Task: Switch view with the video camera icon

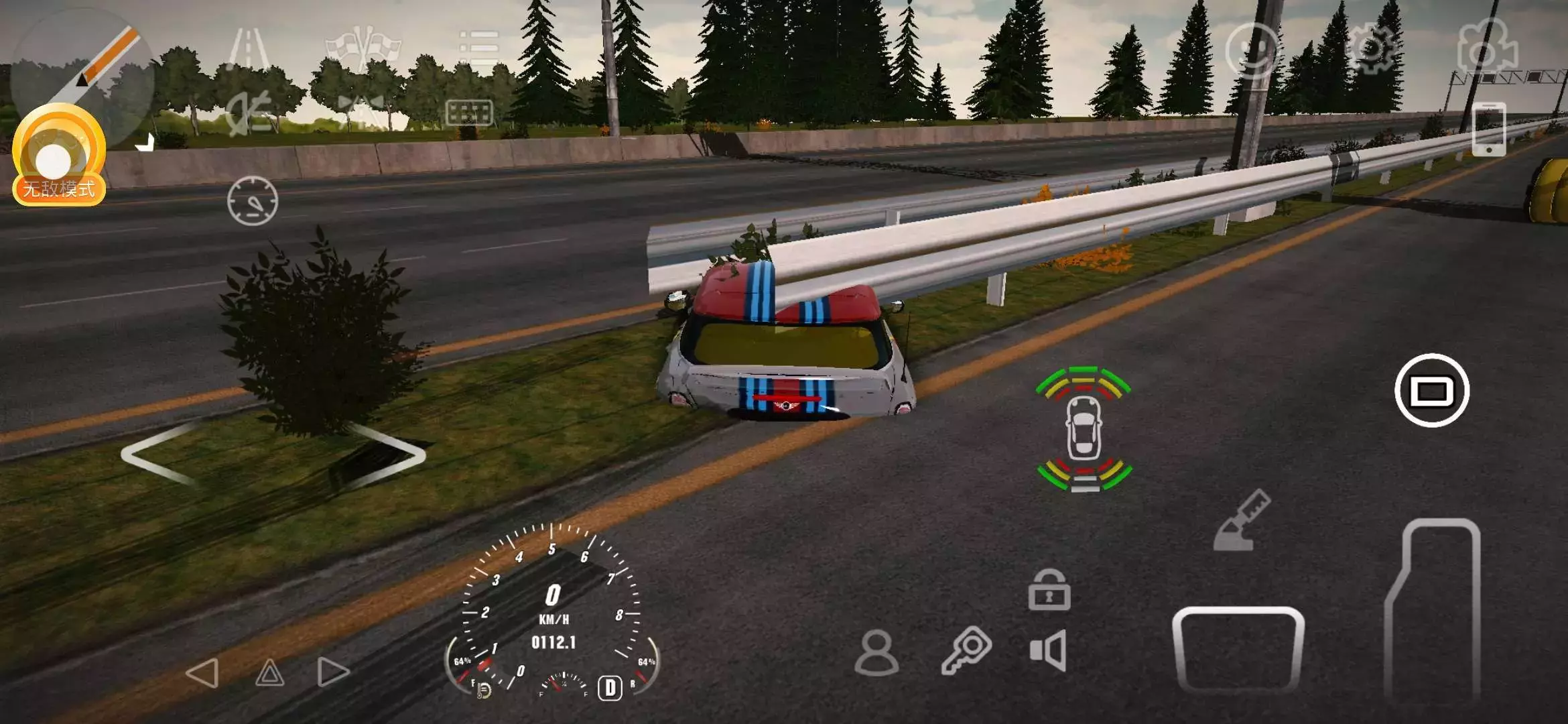Action: pyautogui.click(x=1487, y=47)
